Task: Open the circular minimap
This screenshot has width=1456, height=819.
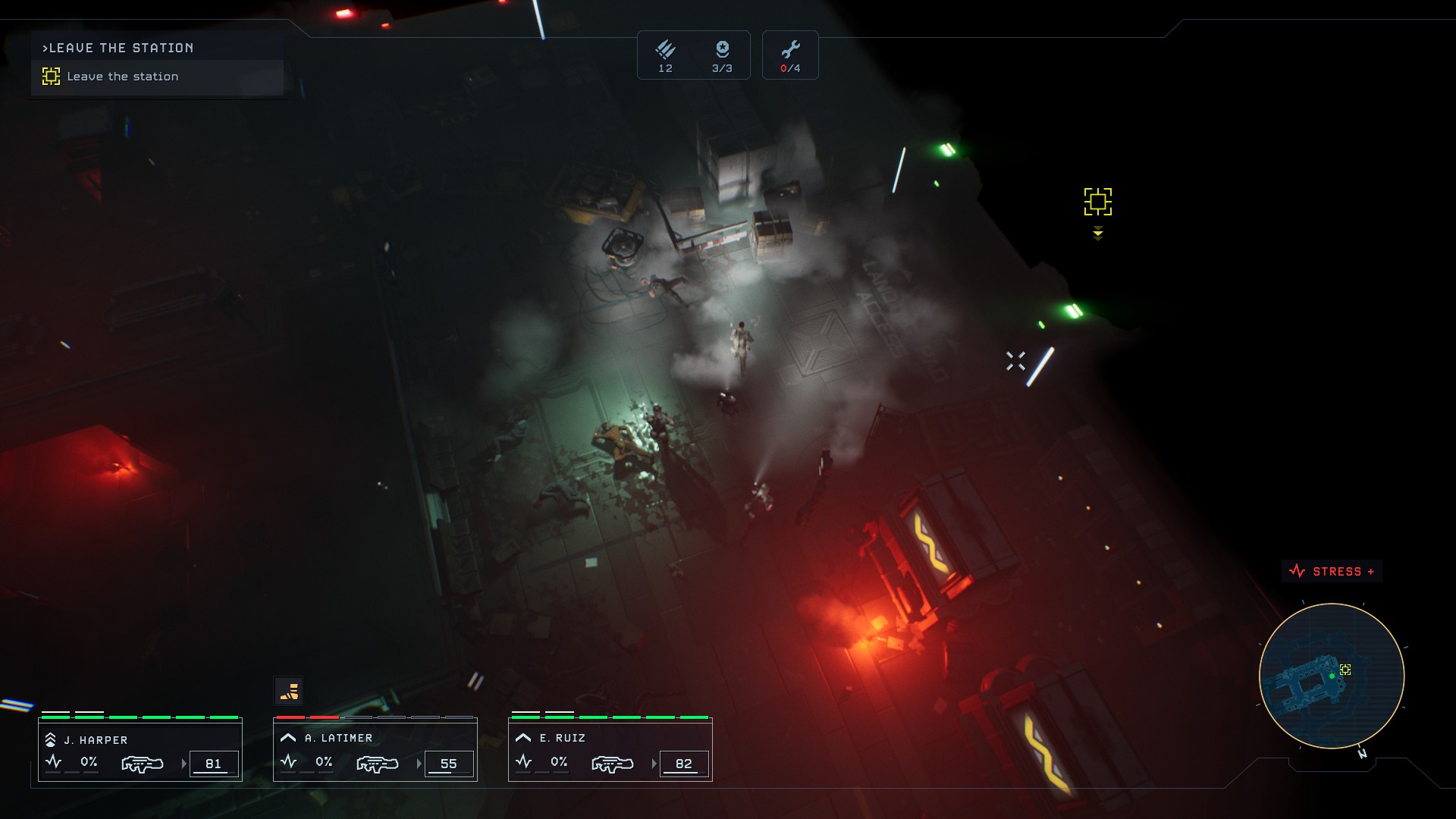Action: 1331,676
